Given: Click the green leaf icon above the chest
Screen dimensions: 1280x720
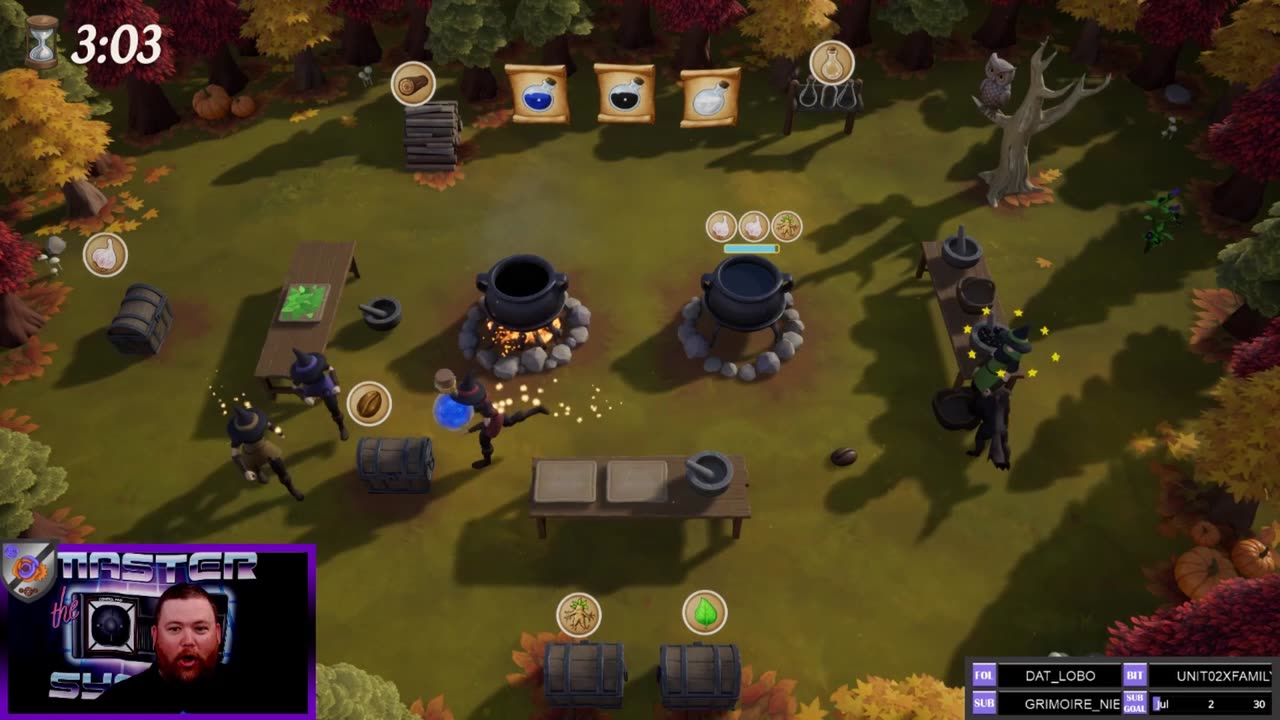Looking at the screenshot, I should (x=705, y=612).
